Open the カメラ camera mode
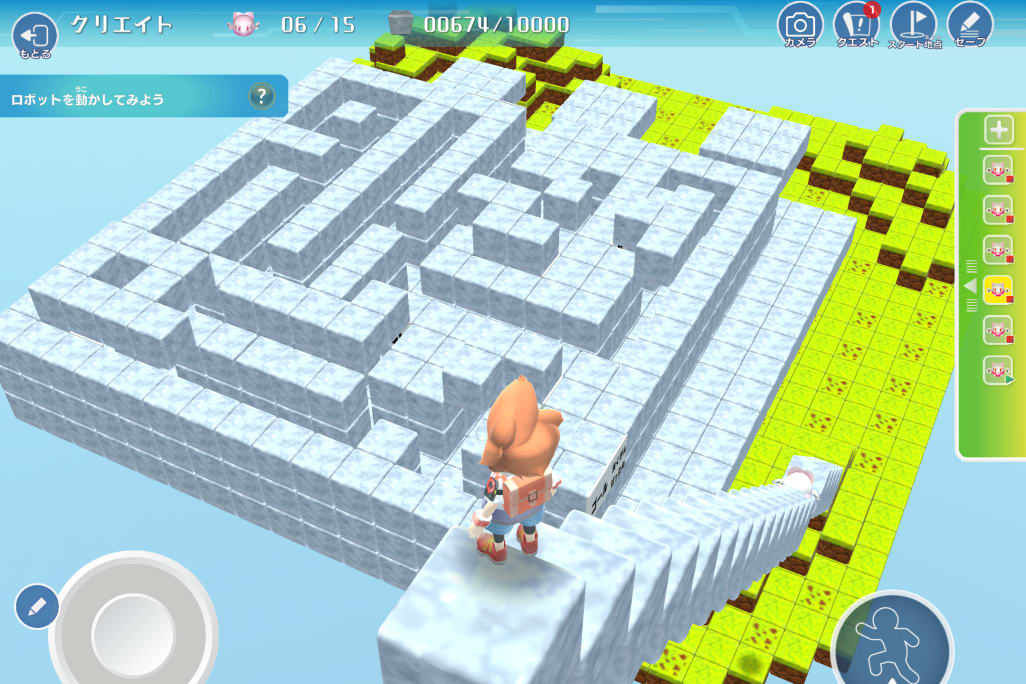The width and height of the screenshot is (1026, 684). 799,25
